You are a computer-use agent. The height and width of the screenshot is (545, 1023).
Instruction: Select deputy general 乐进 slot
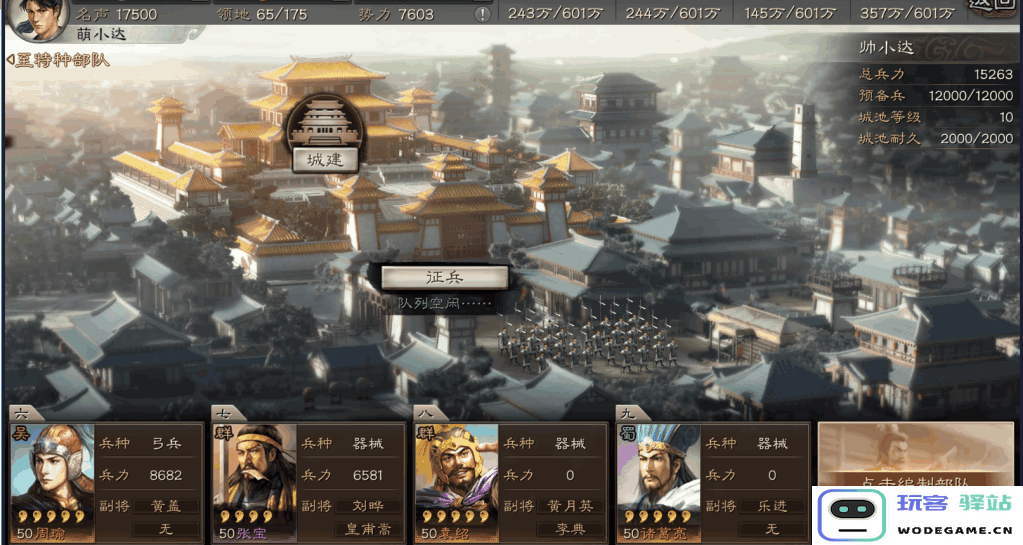click(x=773, y=506)
